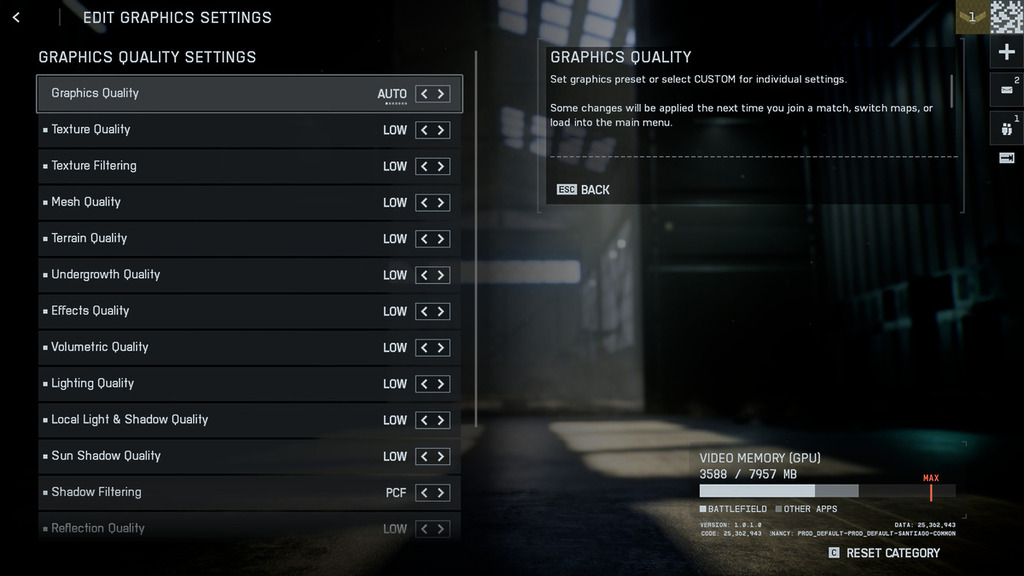
Task: Lower Terrain Quality using left arrow
Action: pyautogui.click(x=424, y=239)
